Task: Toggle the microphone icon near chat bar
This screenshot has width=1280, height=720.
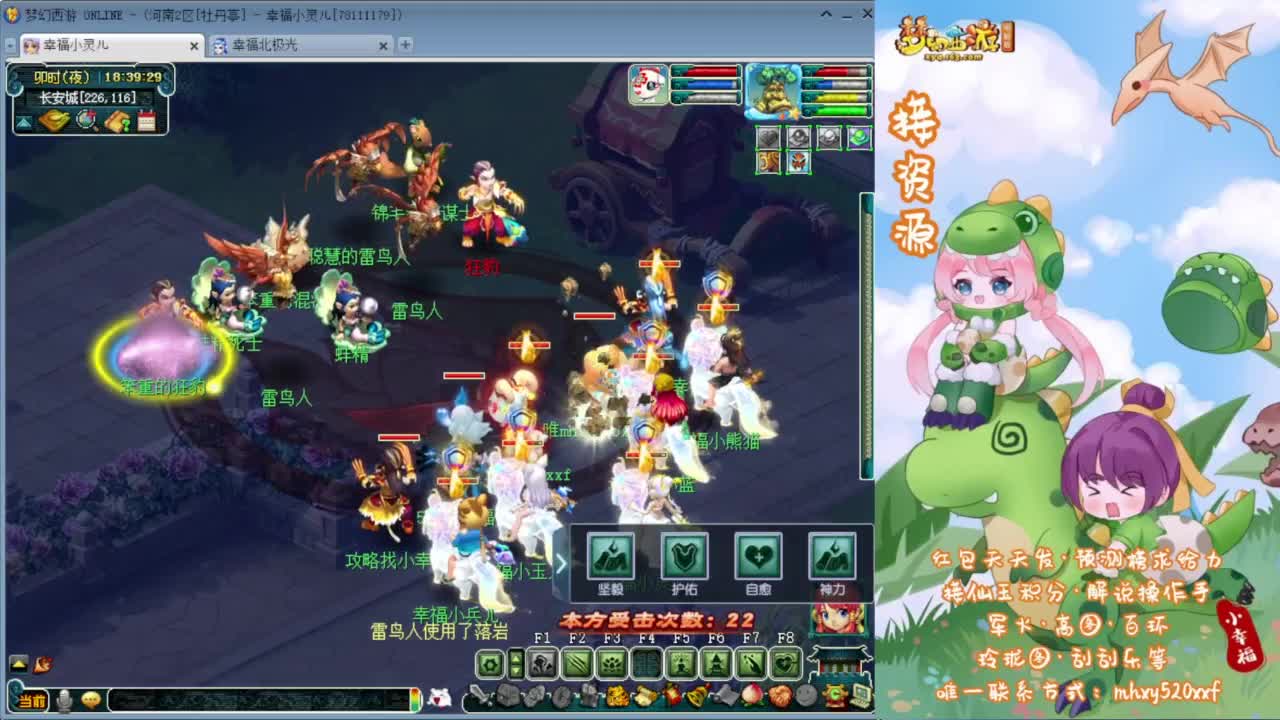Action: [x=64, y=700]
